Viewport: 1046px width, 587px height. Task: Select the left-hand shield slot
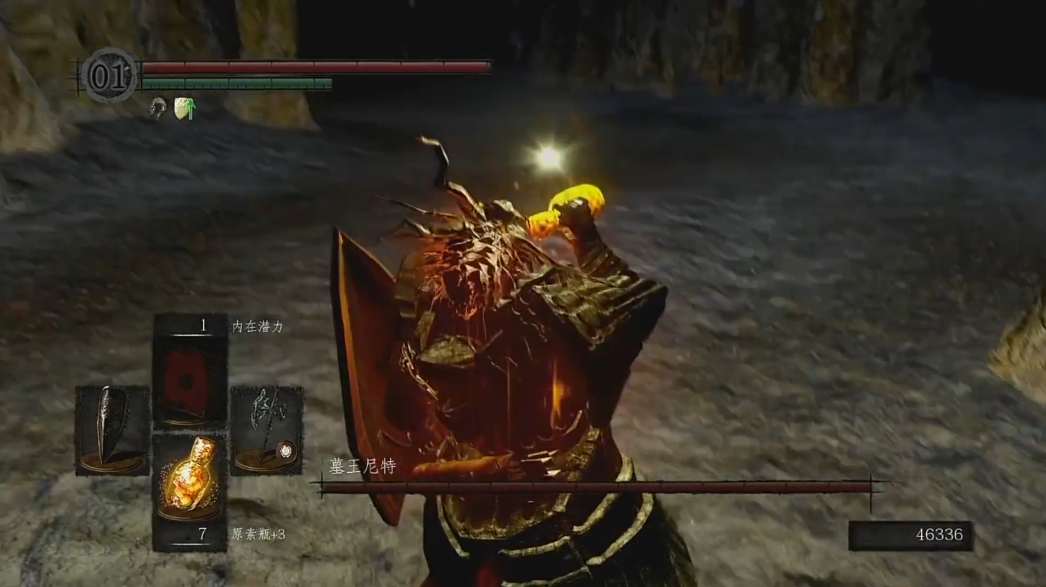pos(112,430)
